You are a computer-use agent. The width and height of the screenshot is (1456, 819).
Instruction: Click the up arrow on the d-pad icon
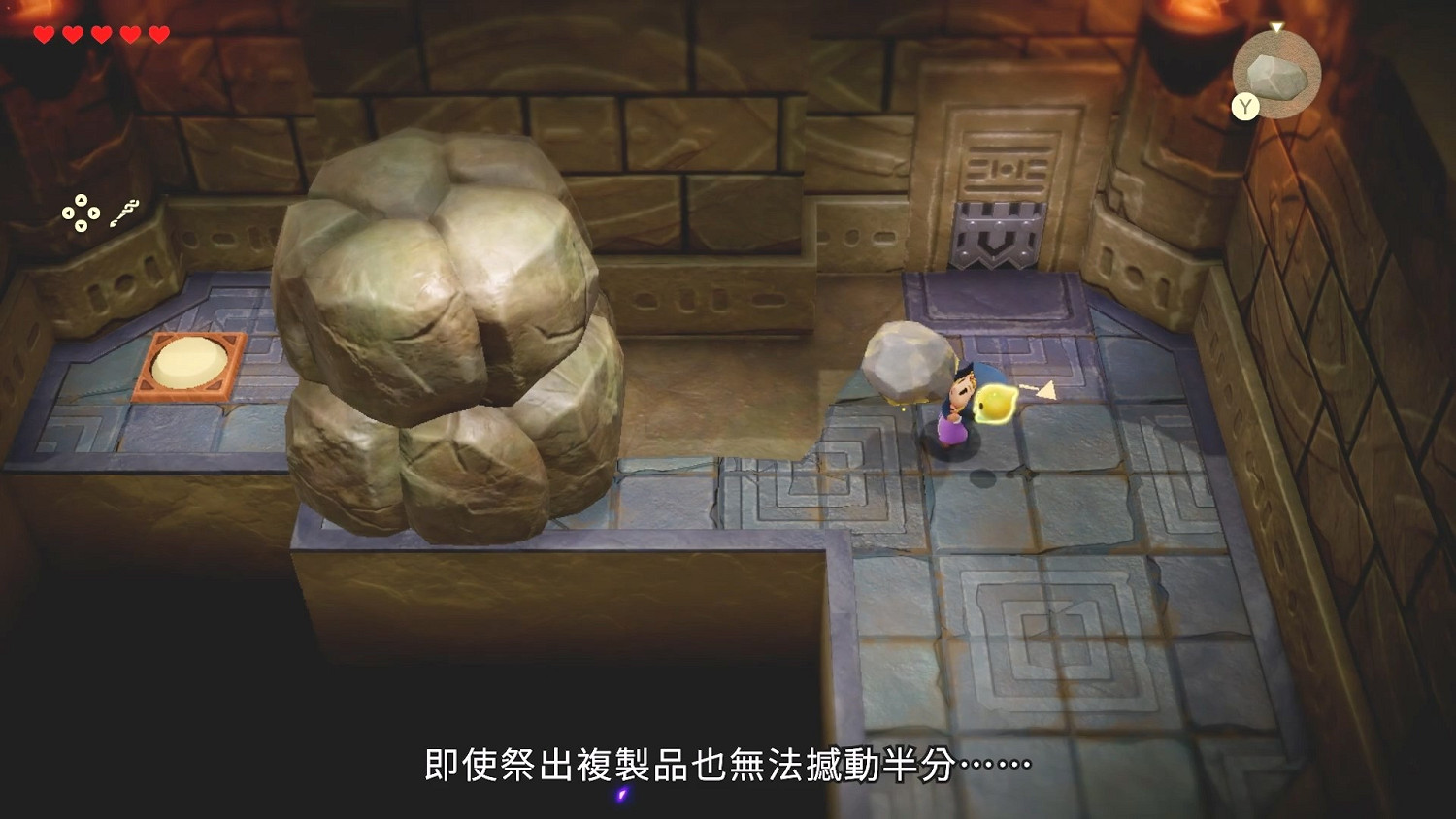click(x=81, y=200)
